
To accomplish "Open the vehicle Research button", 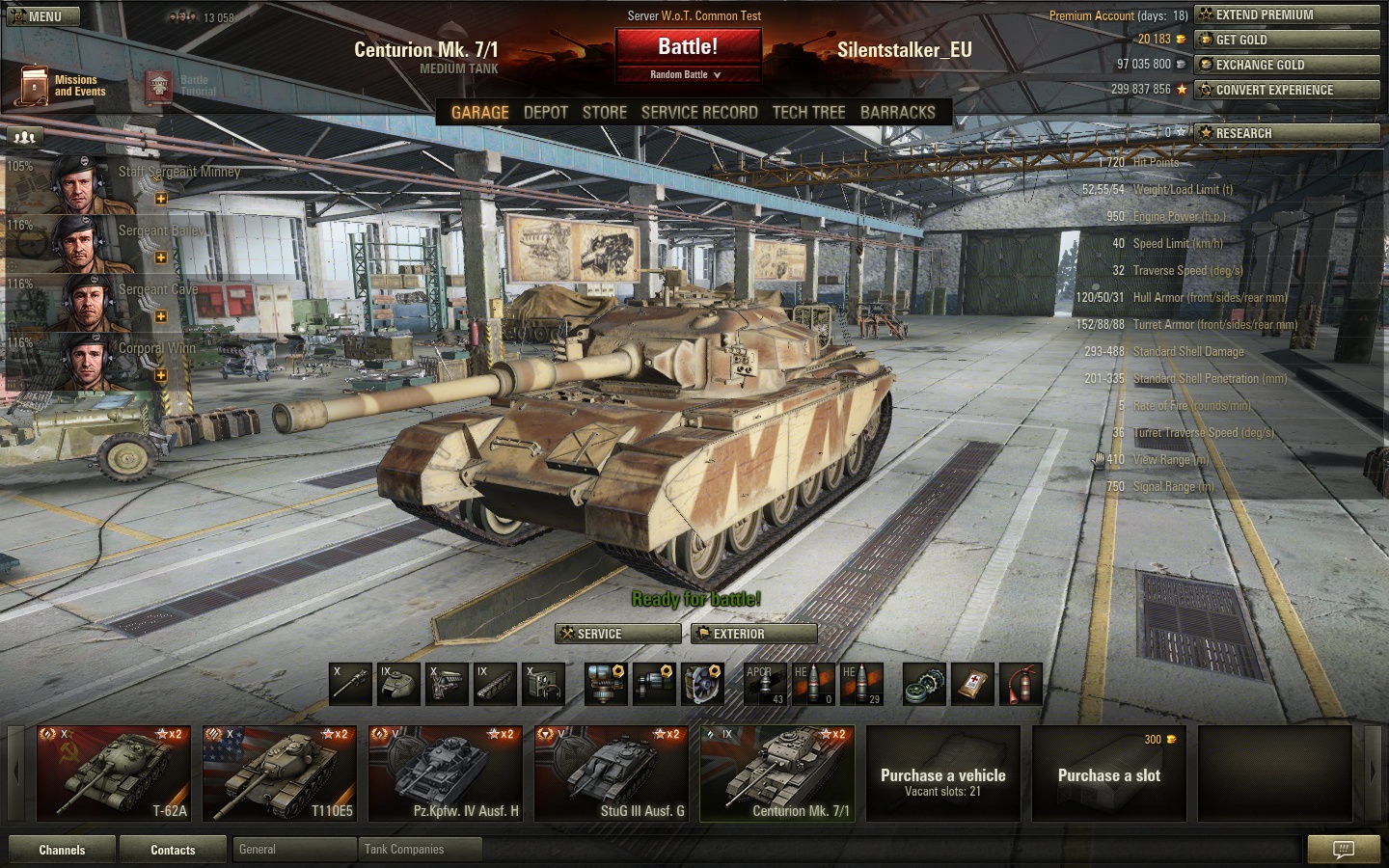I will pyautogui.click(x=1287, y=133).
